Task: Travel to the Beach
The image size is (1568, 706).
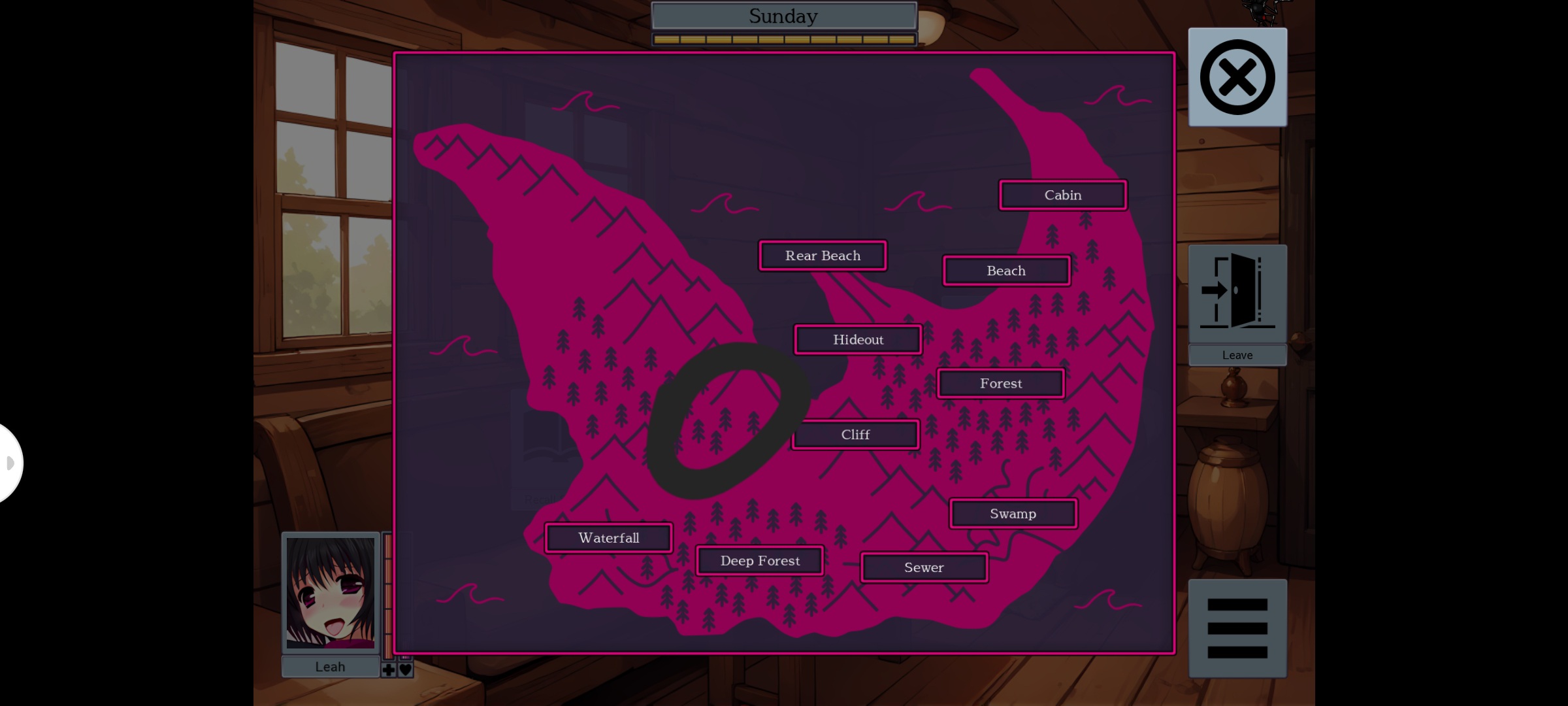Action: (1005, 271)
